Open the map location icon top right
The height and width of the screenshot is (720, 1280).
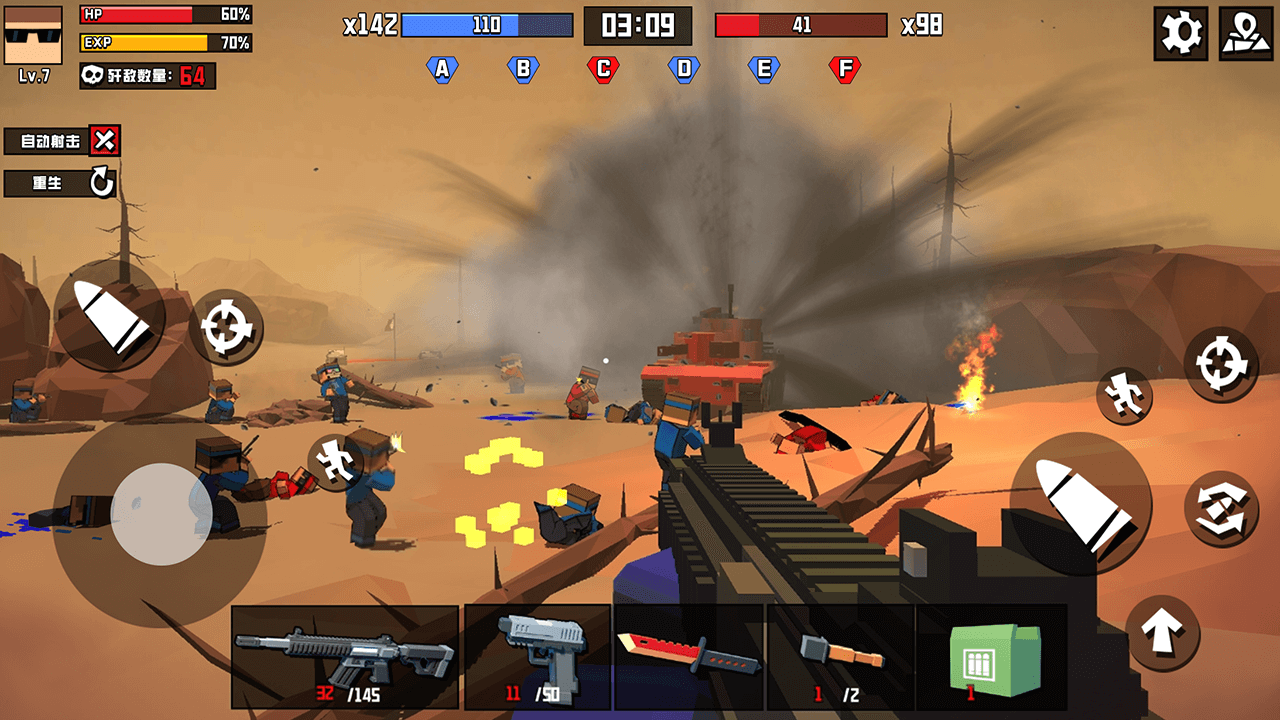[1246, 31]
